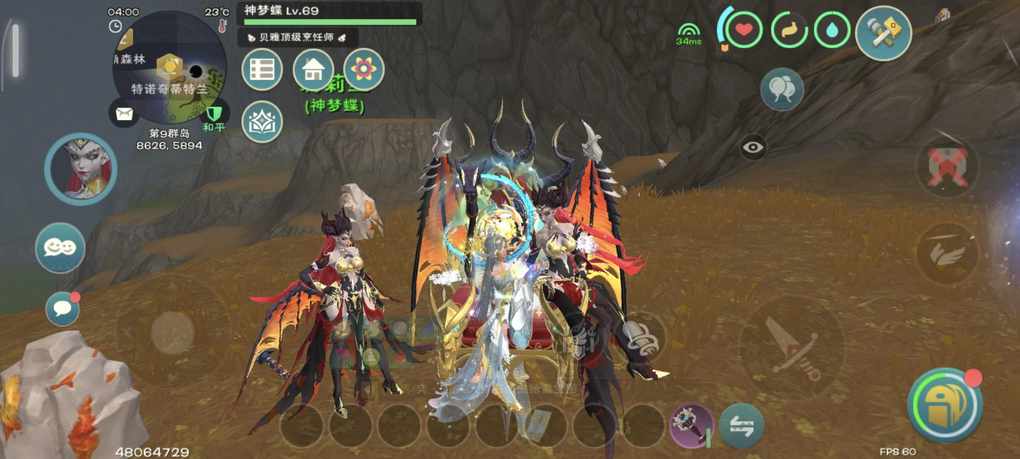This screenshot has height=459, width=1020.
Task: Open the list menu button
Action: click(x=262, y=69)
